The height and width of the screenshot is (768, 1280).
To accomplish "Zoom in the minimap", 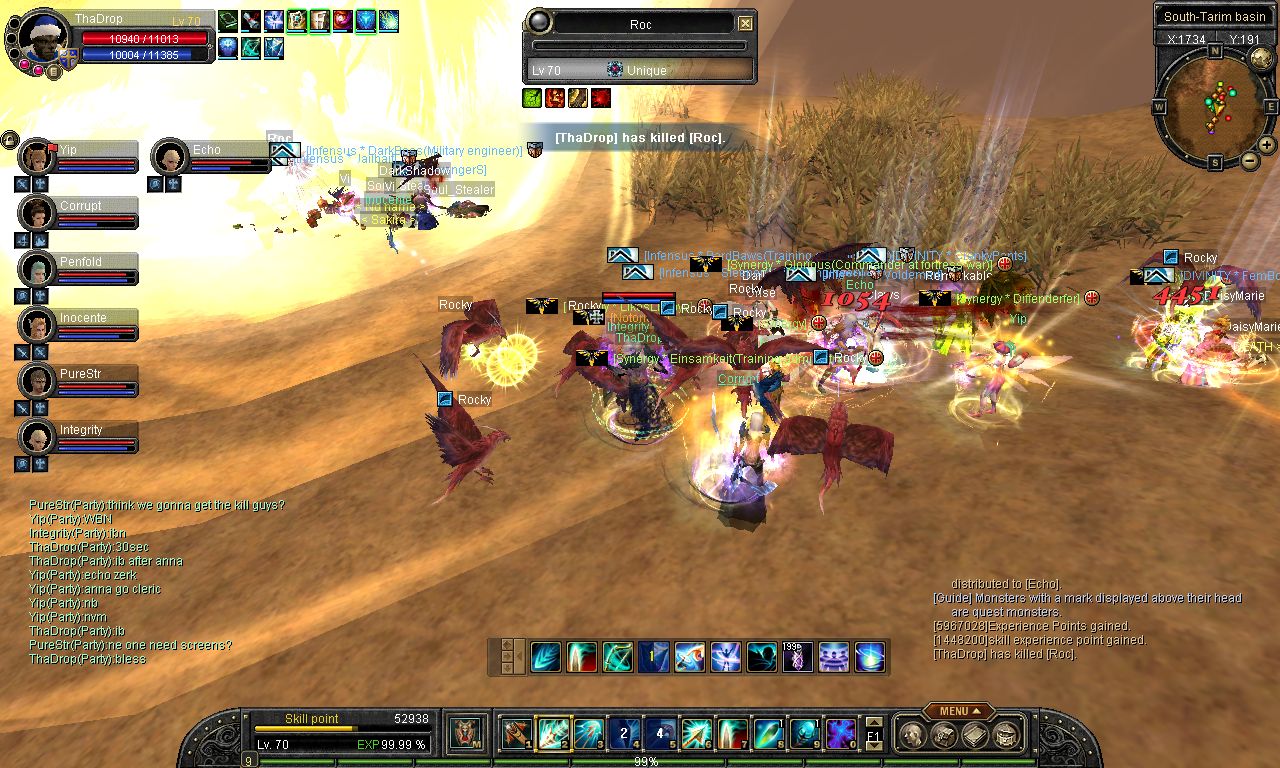I will (1267, 145).
